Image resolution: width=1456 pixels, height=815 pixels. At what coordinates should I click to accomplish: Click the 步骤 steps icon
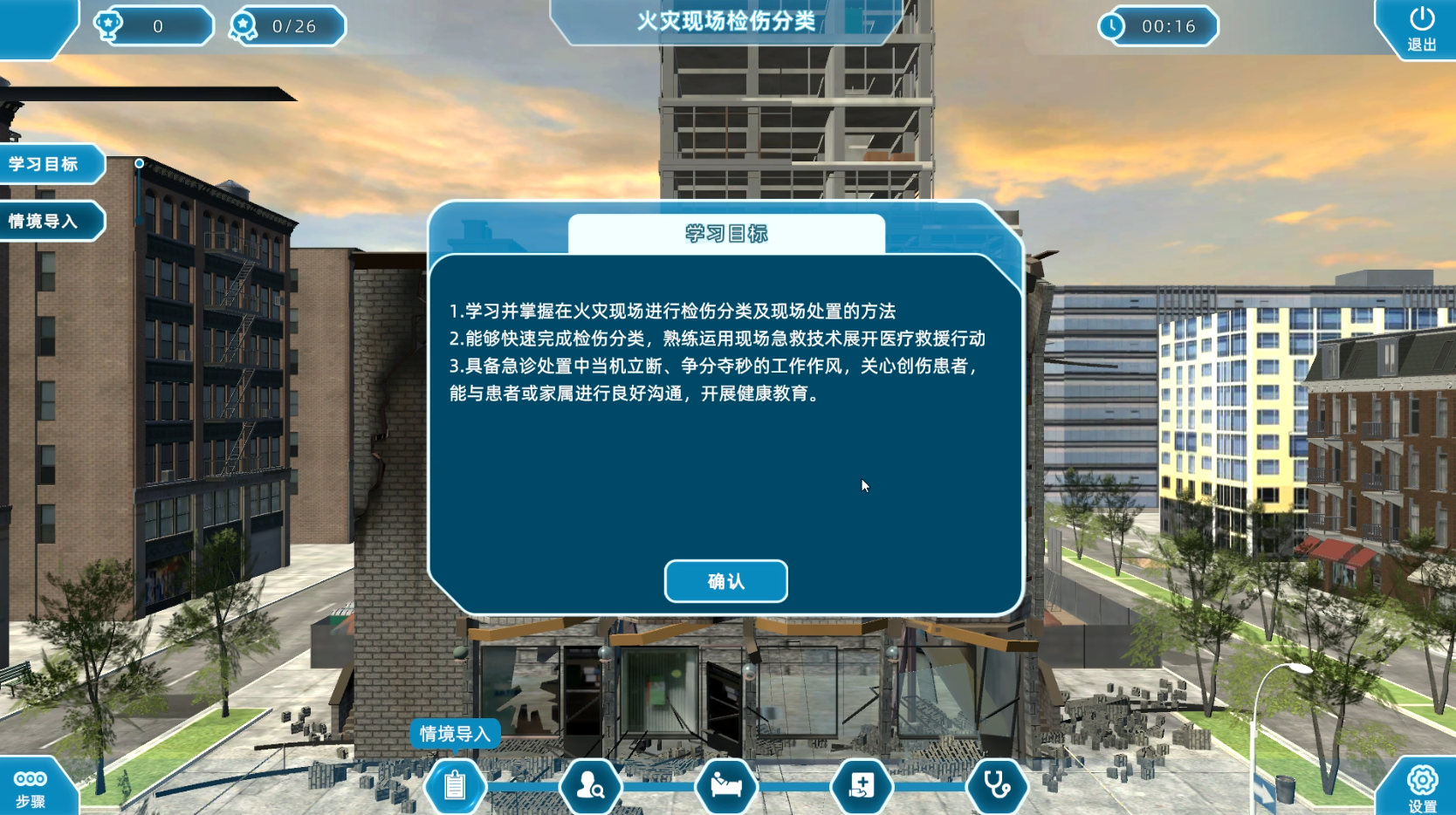pyautogui.click(x=30, y=779)
